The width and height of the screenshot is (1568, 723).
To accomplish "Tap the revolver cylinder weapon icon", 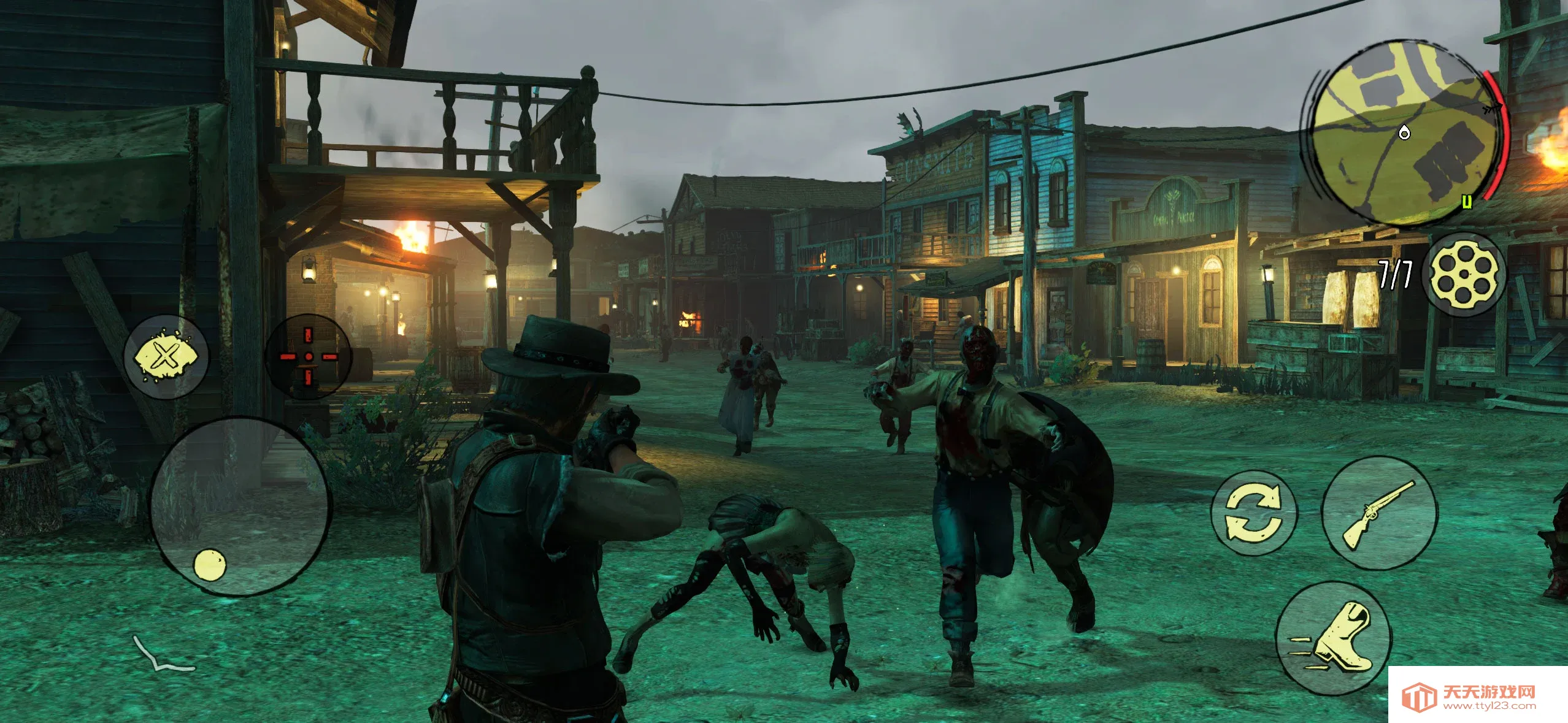I will point(1464,274).
